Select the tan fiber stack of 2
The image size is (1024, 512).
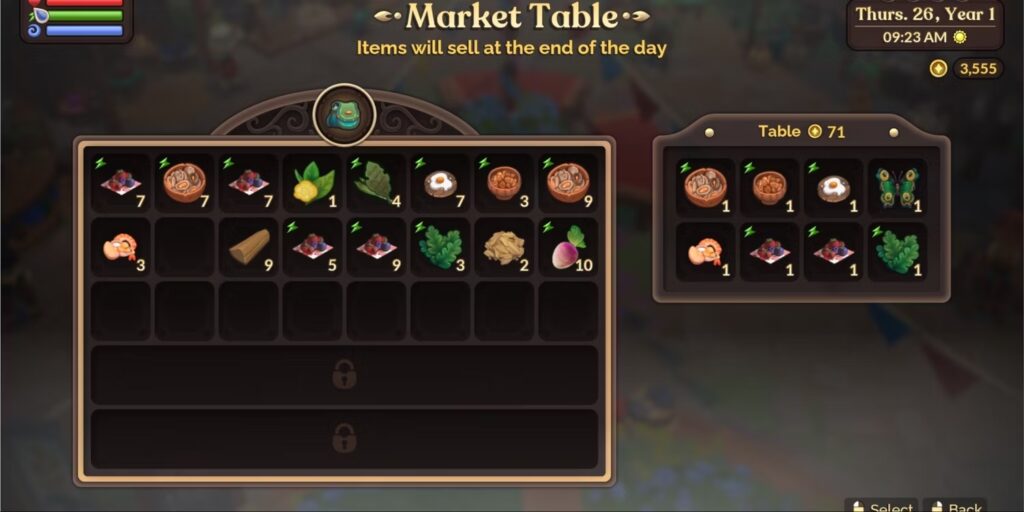(504, 247)
